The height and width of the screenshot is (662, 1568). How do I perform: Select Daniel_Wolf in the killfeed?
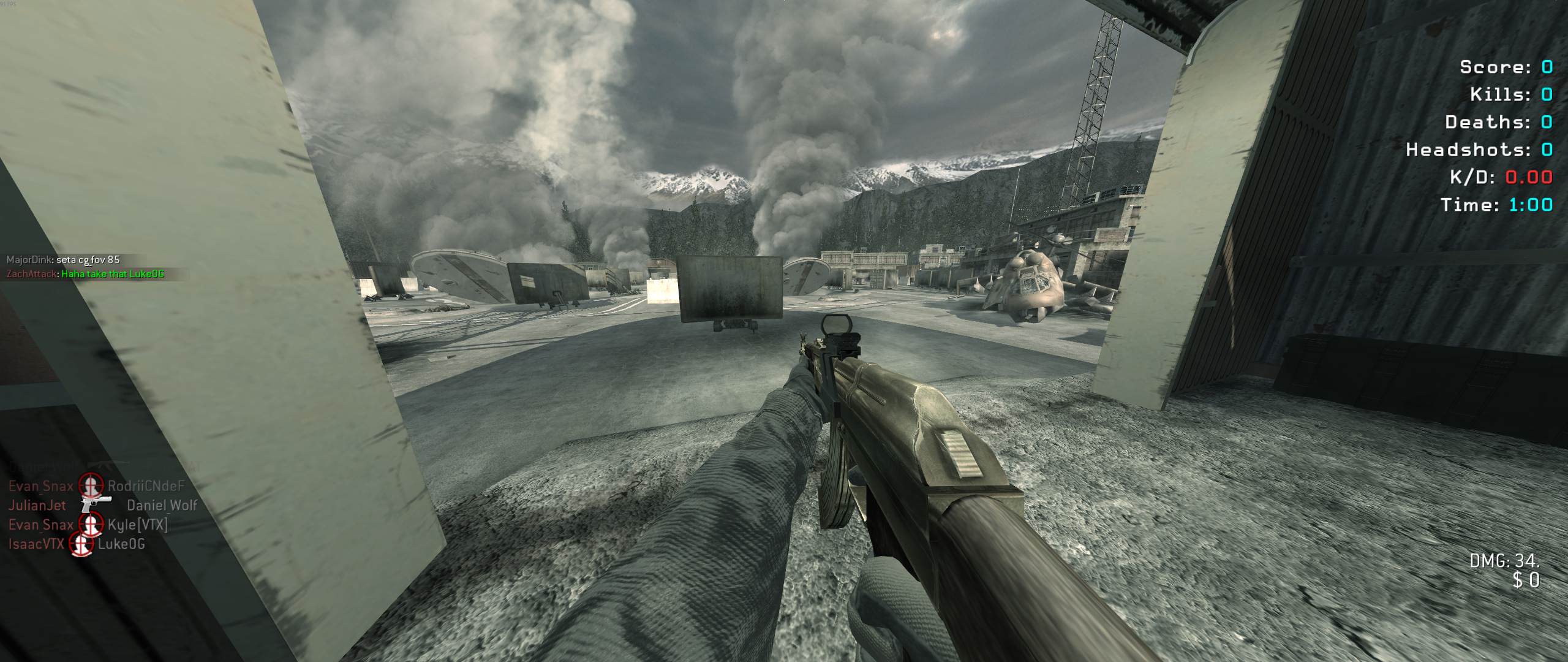162,505
